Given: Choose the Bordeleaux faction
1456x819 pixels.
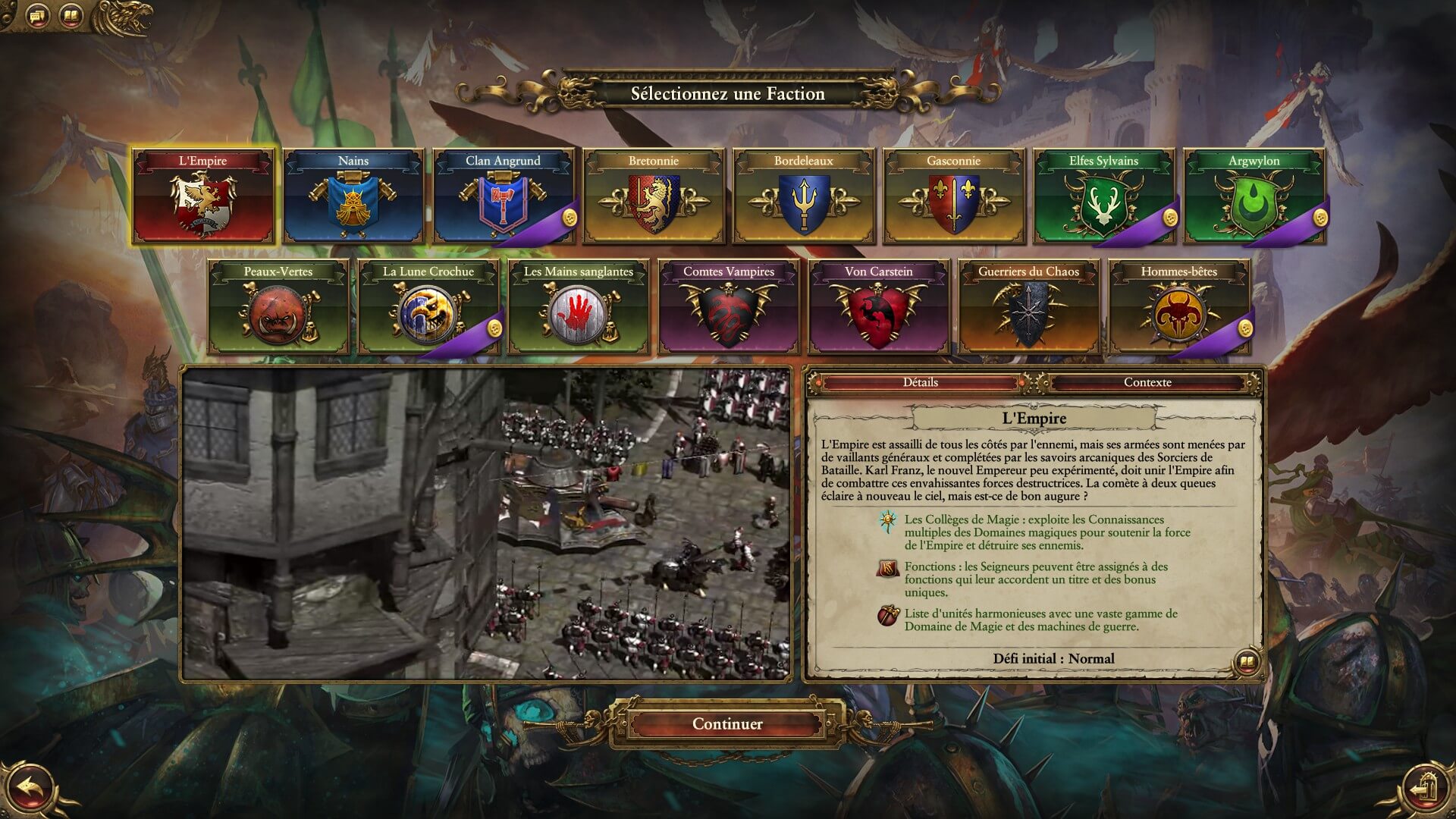Looking at the screenshot, I should pos(803,197).
